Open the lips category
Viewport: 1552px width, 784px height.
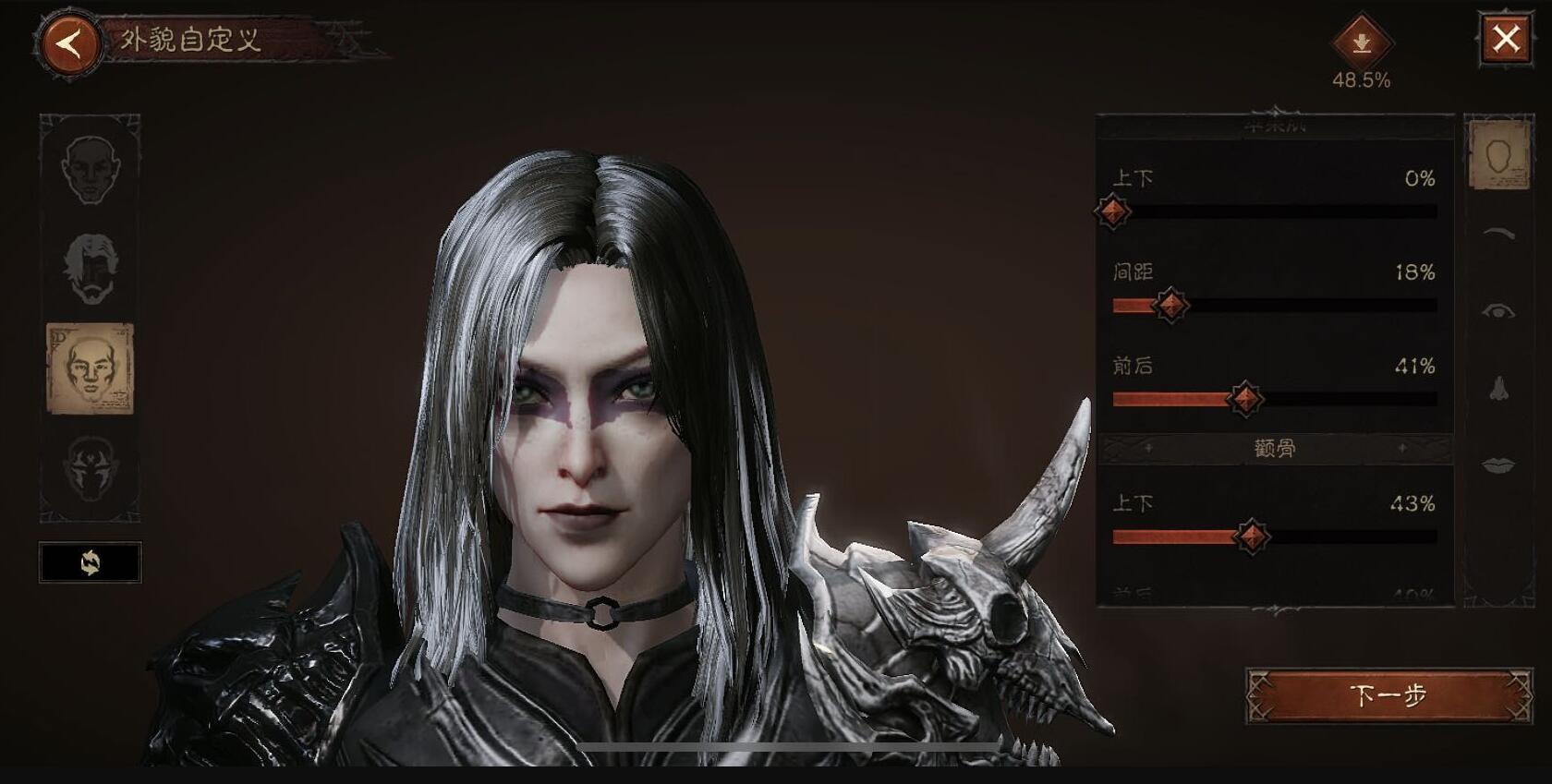coord(1498,464)
